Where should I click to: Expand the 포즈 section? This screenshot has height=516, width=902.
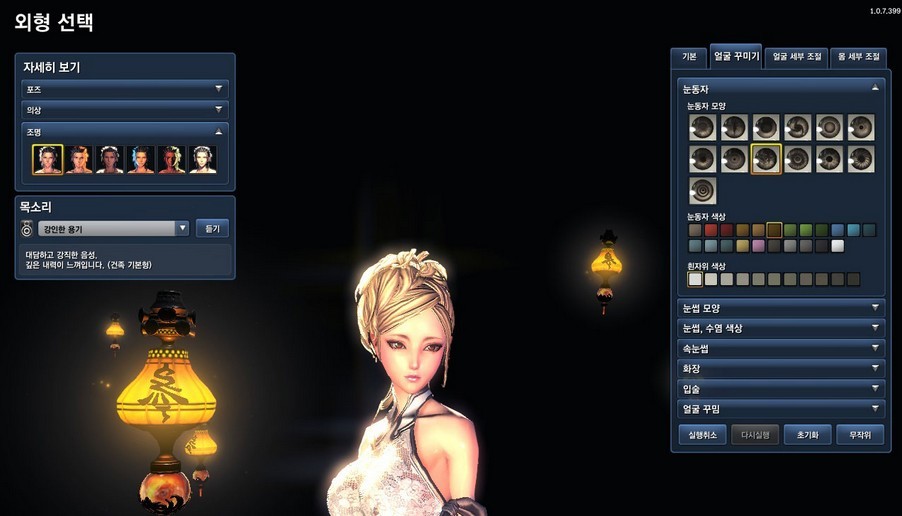[125, 89]
